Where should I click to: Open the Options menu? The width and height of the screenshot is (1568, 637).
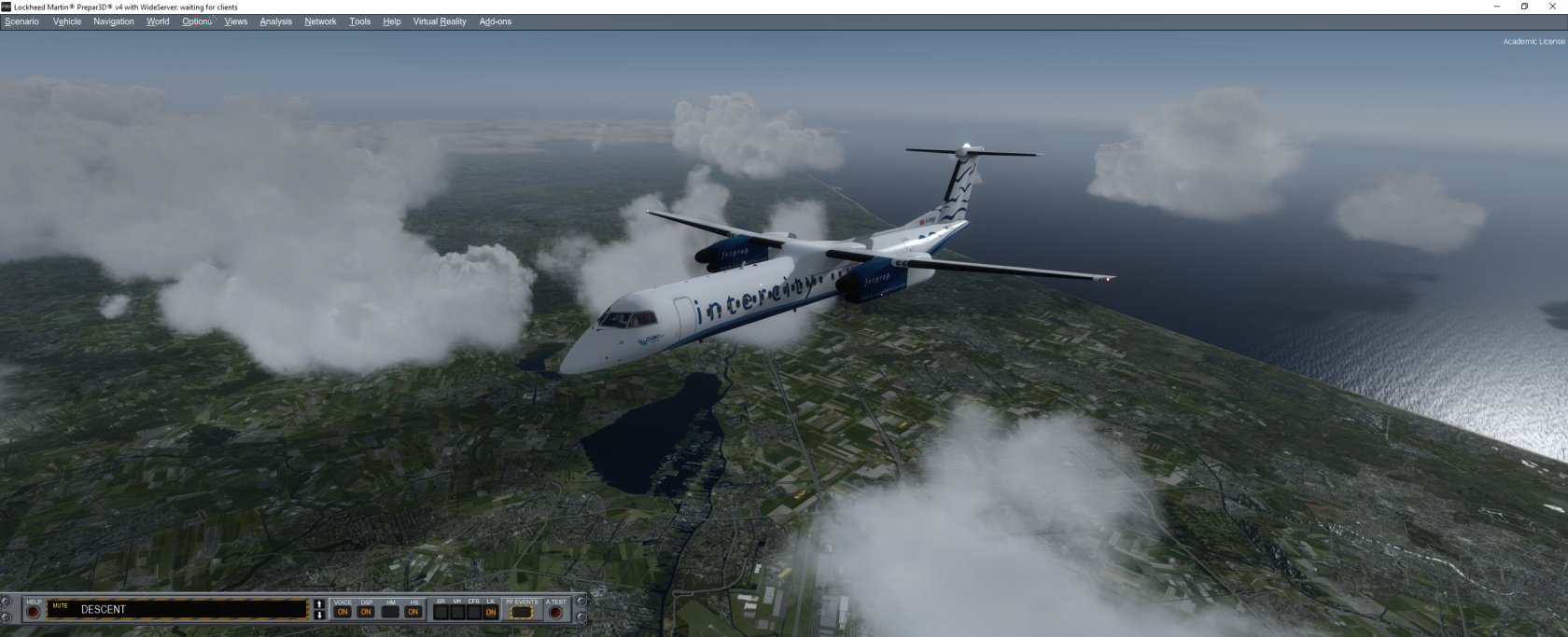(197, 21)
